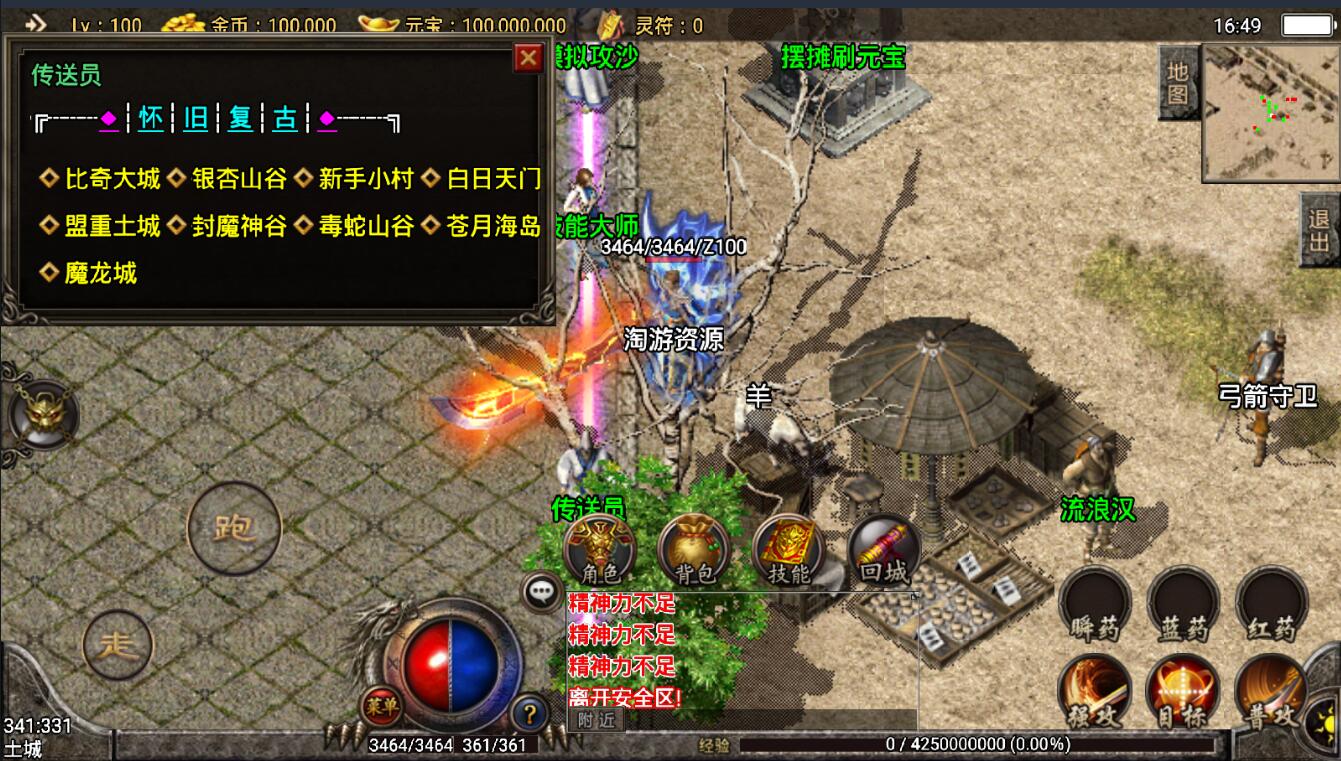Choose the 银杏山谷 destination

point(239,179)
